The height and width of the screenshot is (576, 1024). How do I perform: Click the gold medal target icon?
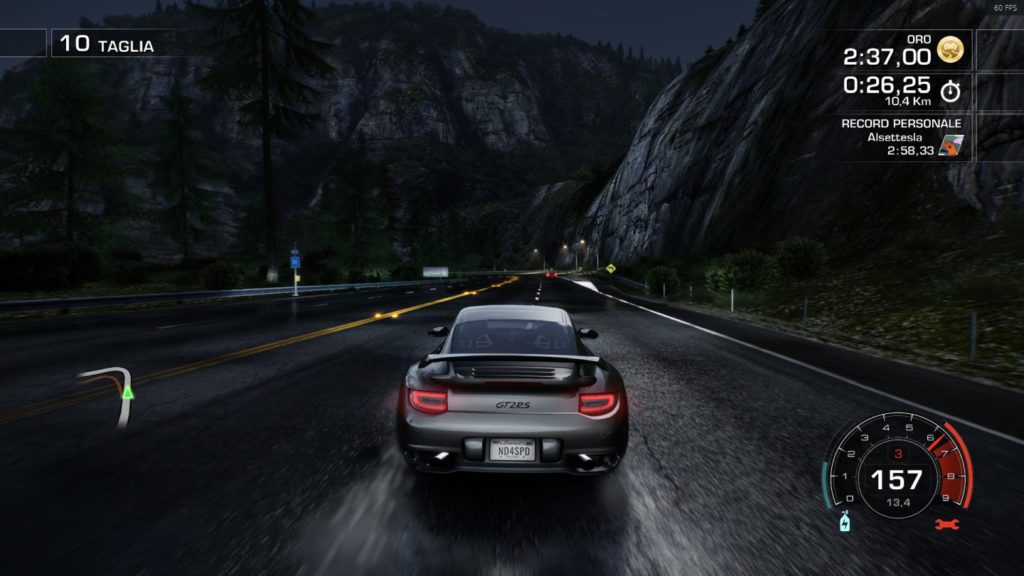(950, 47)
